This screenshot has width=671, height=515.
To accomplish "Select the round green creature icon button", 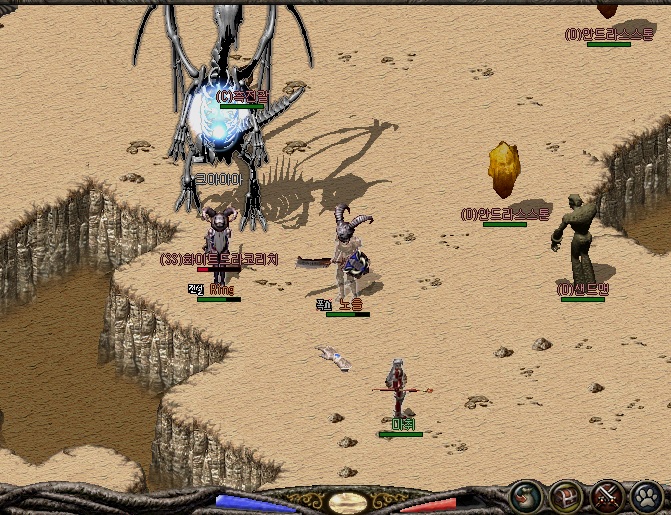I will [526, 496].
